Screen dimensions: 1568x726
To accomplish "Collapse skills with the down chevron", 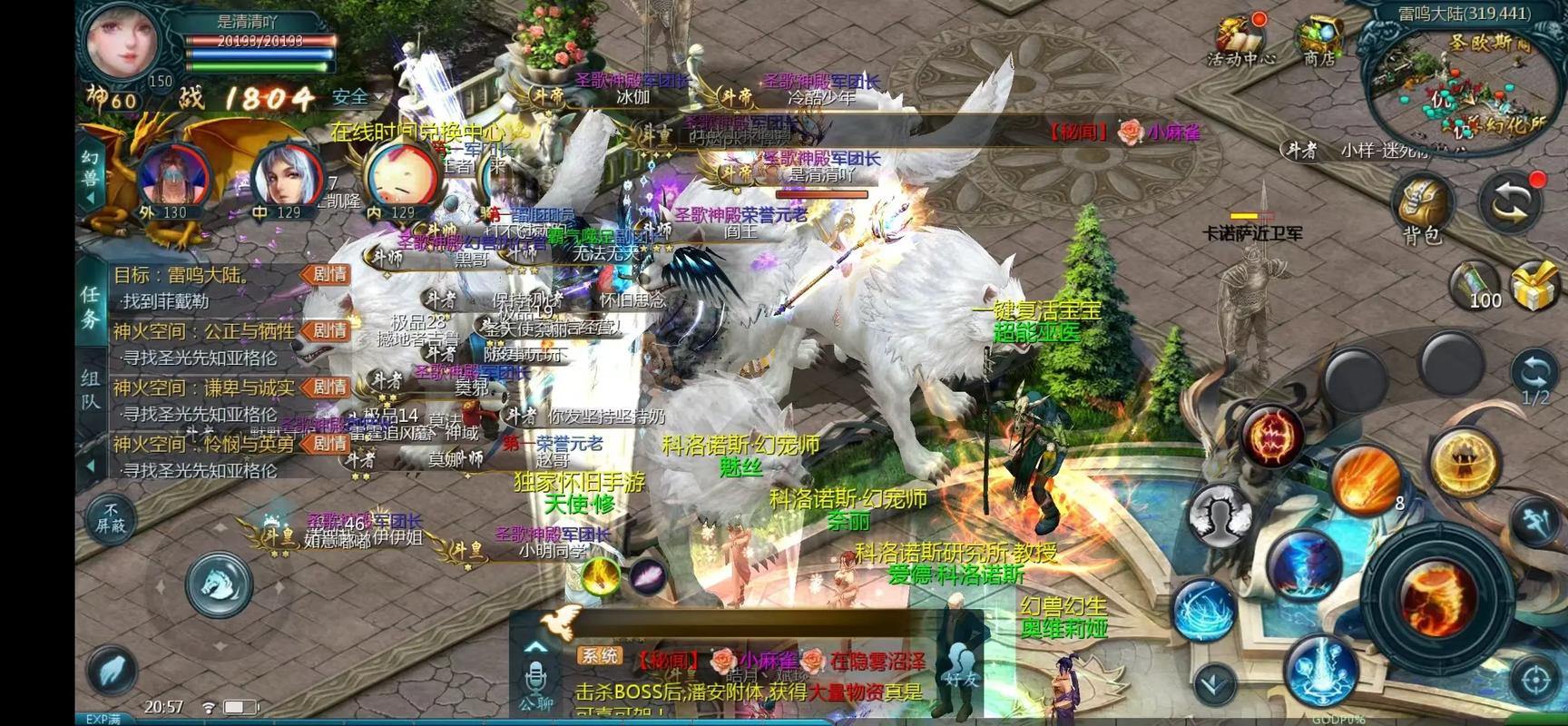I will click(1211, 681).
